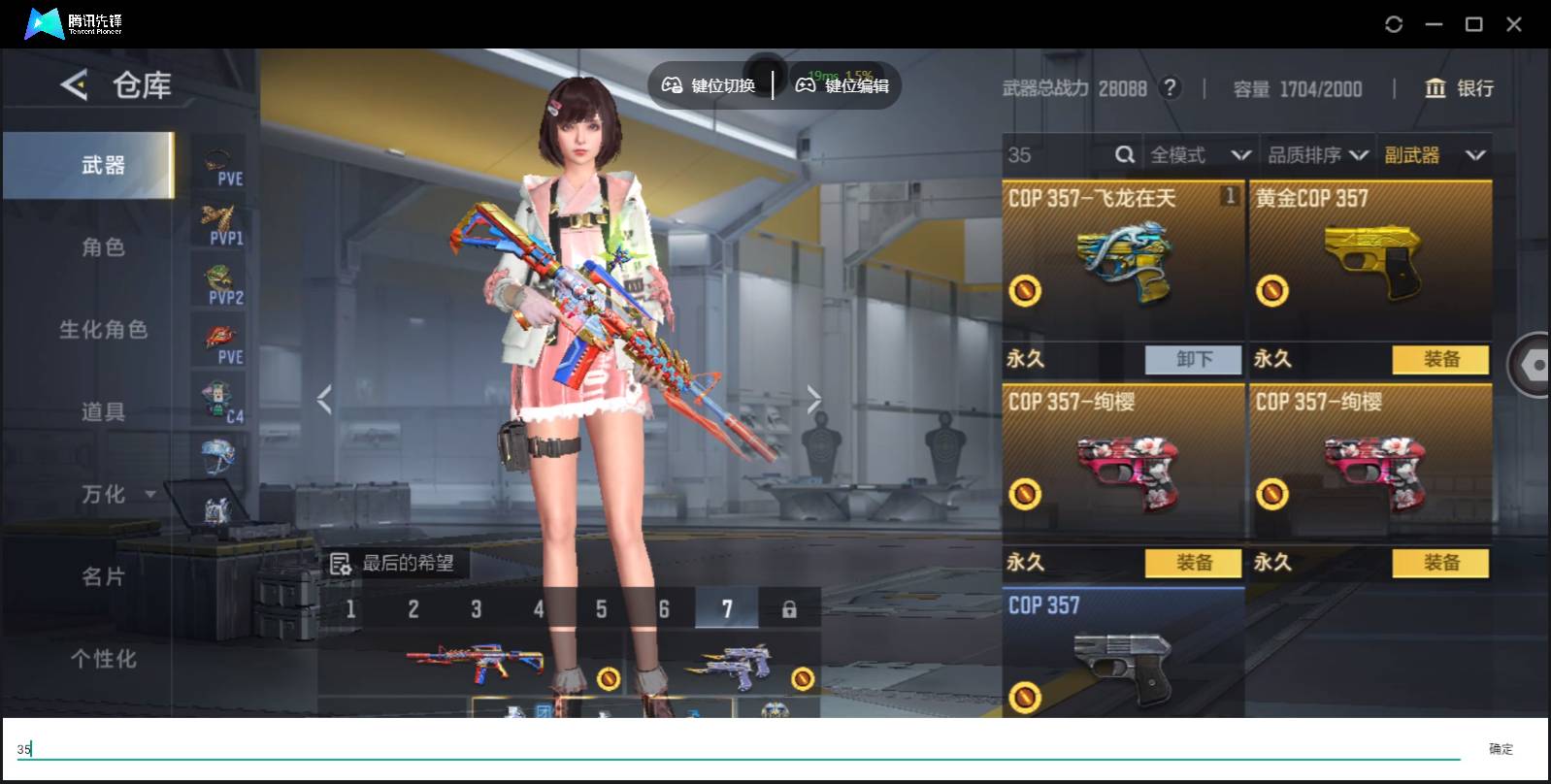Equip the 黄金COP 357 pistol
1551x784 pixels.
1440,359
